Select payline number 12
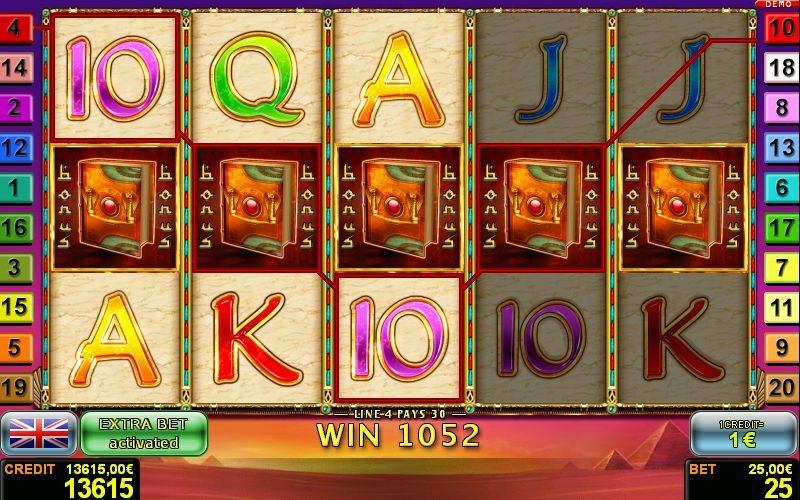This screenshot has width=800, height=500. coord(15,147)
